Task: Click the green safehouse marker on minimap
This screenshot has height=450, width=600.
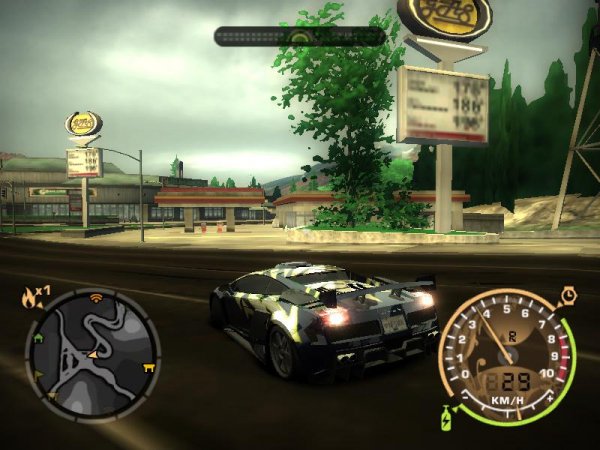Action: (38, 338)
